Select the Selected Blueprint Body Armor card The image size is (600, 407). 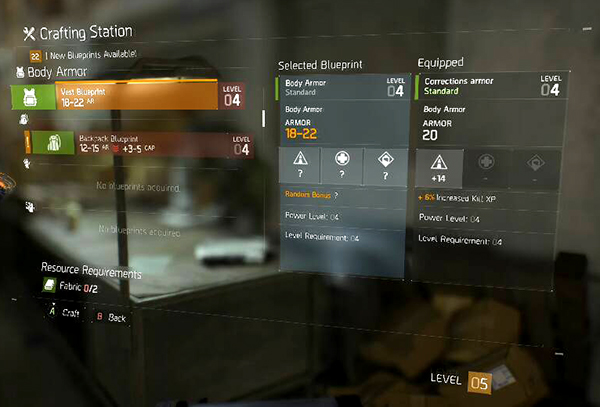342,86
